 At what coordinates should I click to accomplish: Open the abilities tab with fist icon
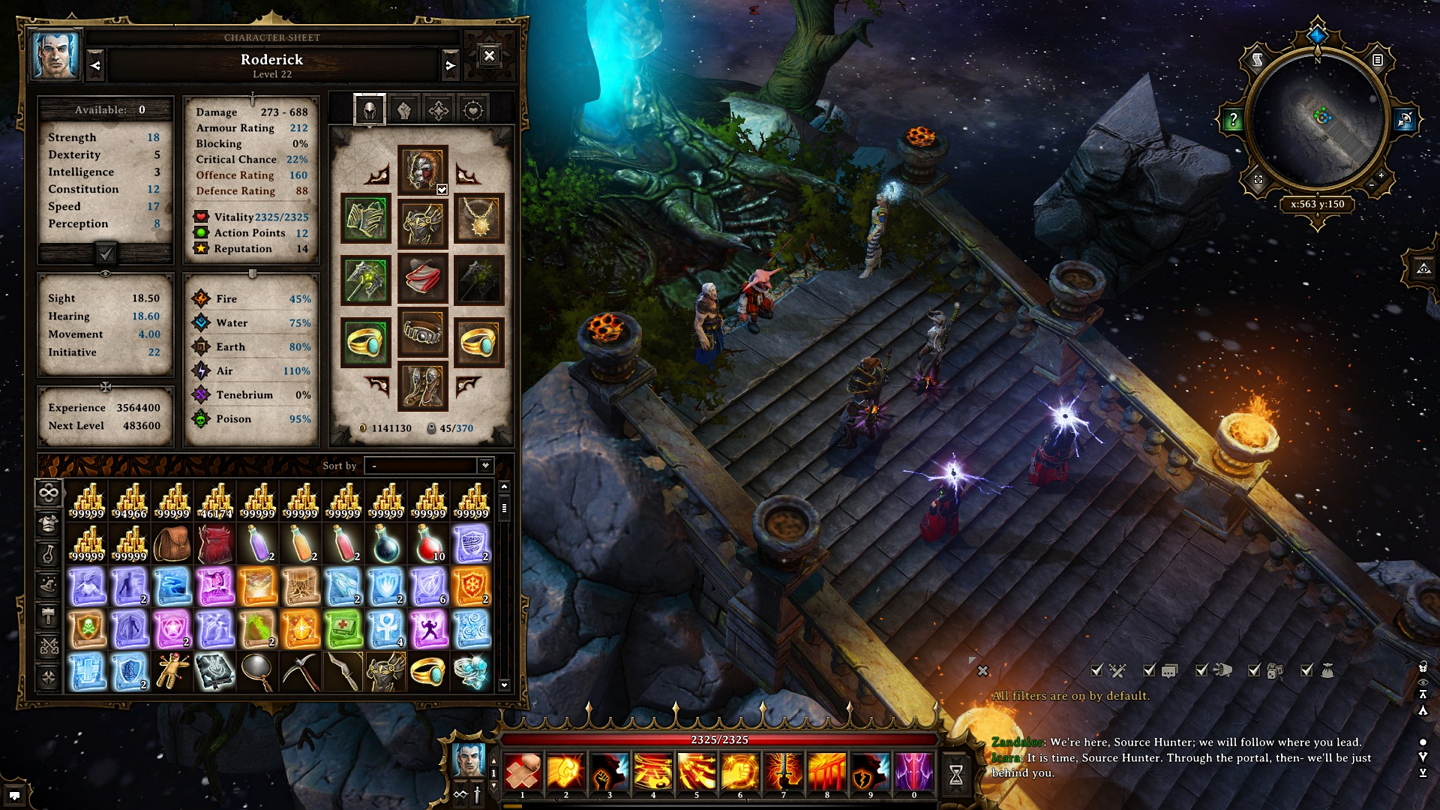(x=404, y=110)
